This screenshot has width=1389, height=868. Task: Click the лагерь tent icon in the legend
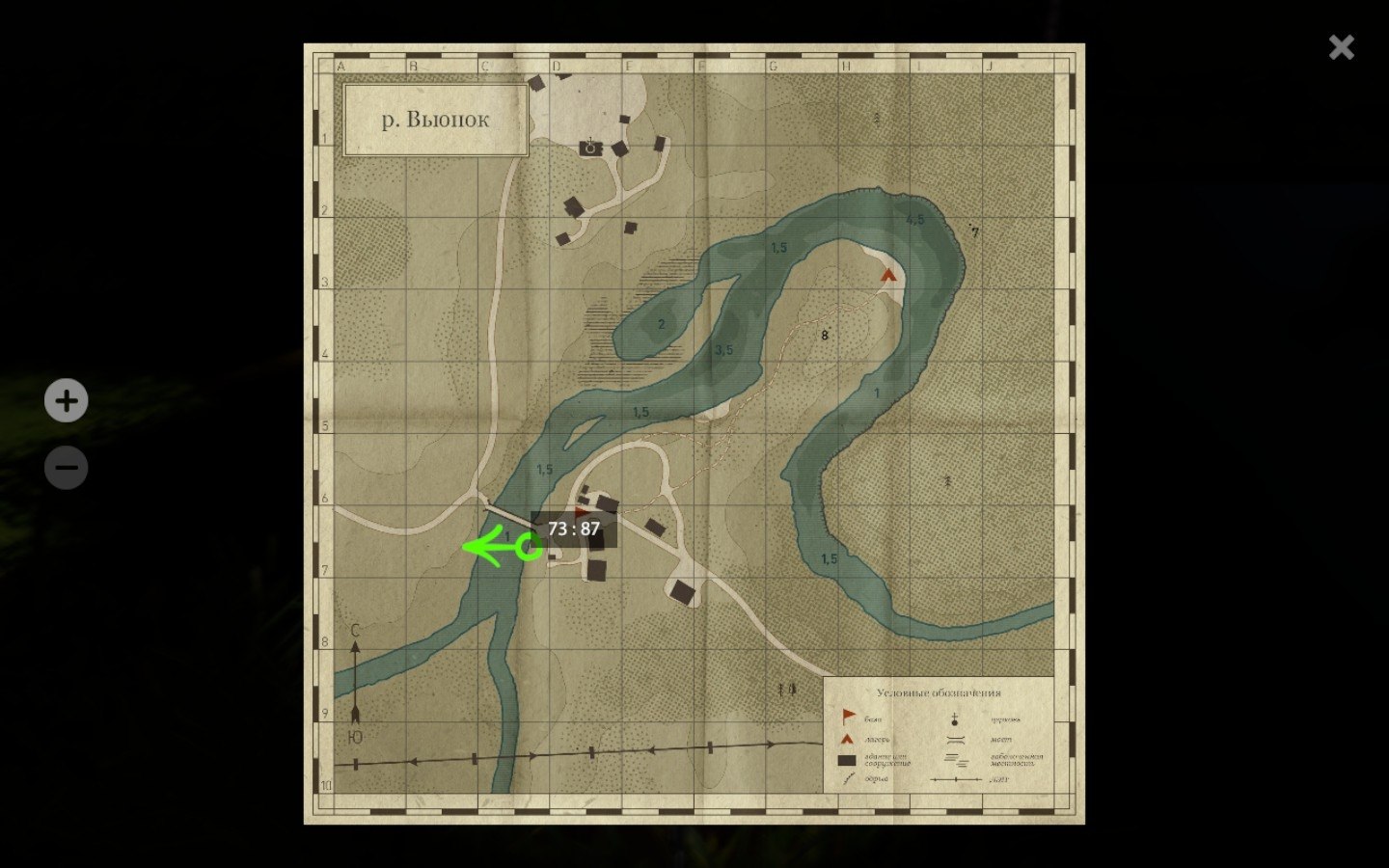845,739
